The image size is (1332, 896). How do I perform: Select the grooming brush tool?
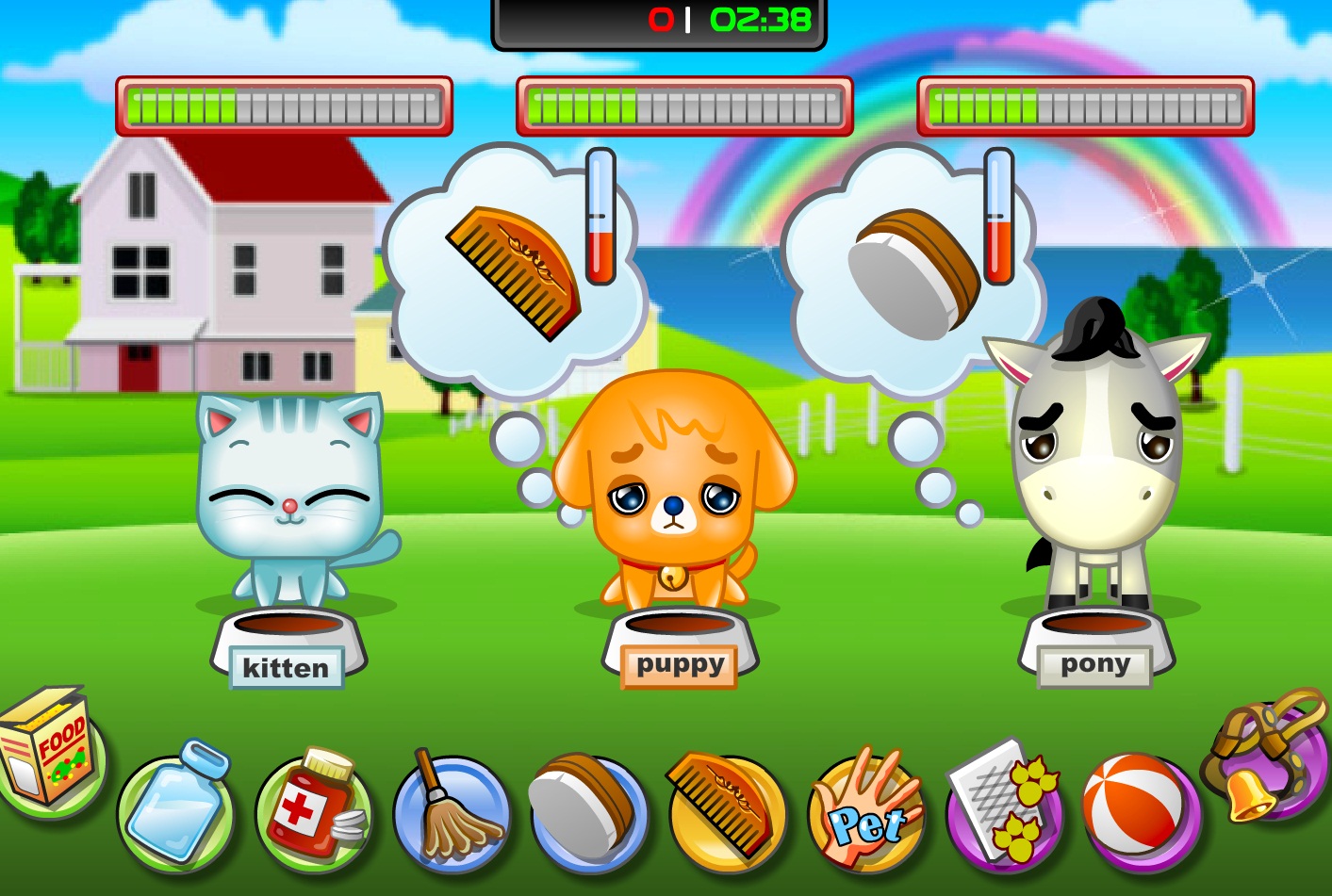[584, 809]
